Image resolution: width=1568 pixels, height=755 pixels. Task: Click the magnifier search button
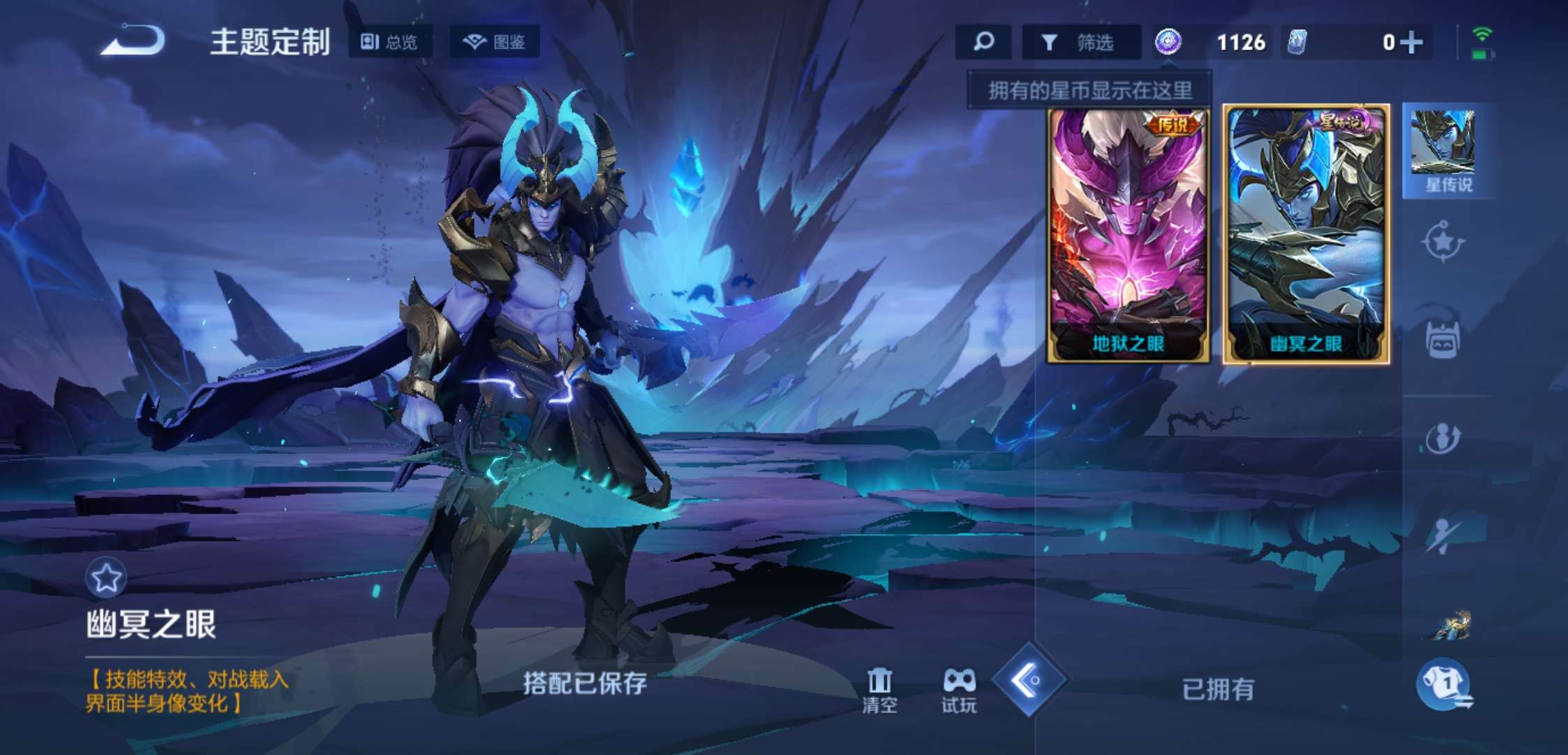[983, 42]
